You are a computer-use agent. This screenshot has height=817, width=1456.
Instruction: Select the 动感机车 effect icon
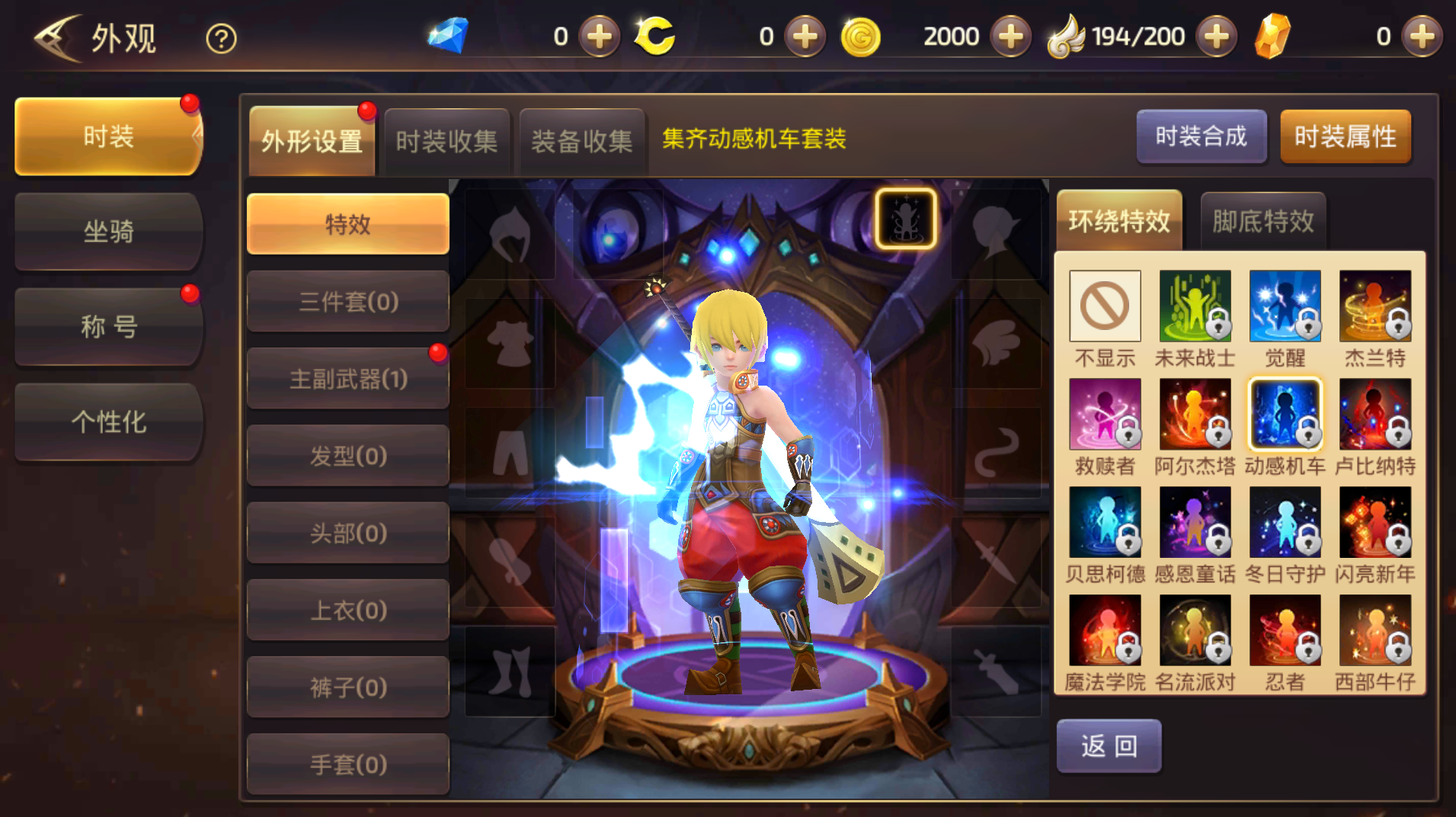1285,415
